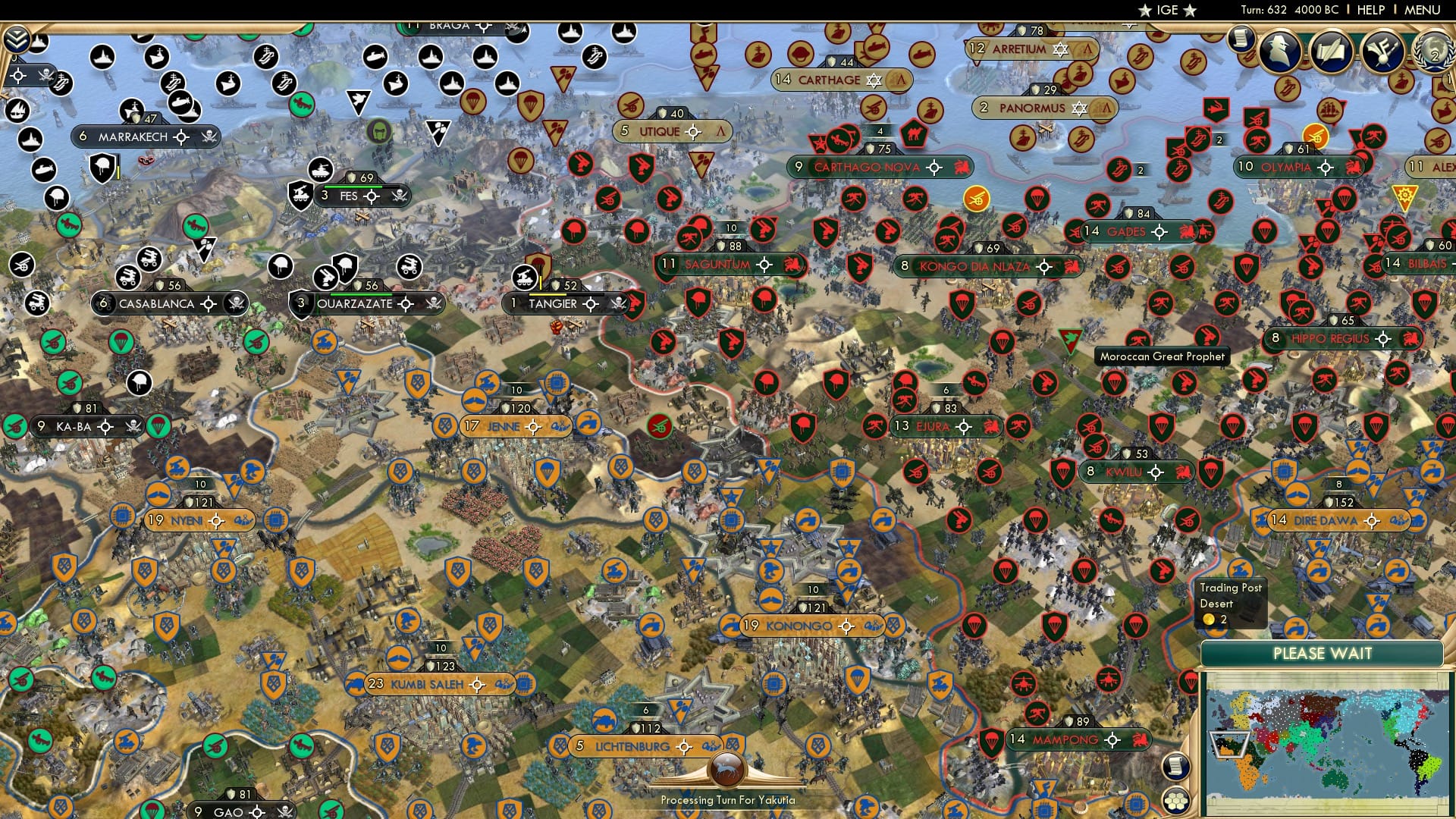Open the Culture overview music-note icon
The height and width of the screenshot is (819, 1456).
coord(1385,52)
